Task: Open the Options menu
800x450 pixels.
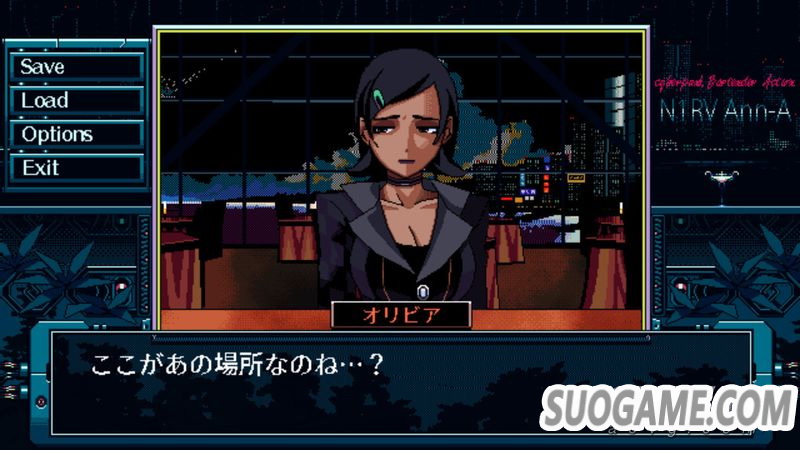Action: (76, 134)
